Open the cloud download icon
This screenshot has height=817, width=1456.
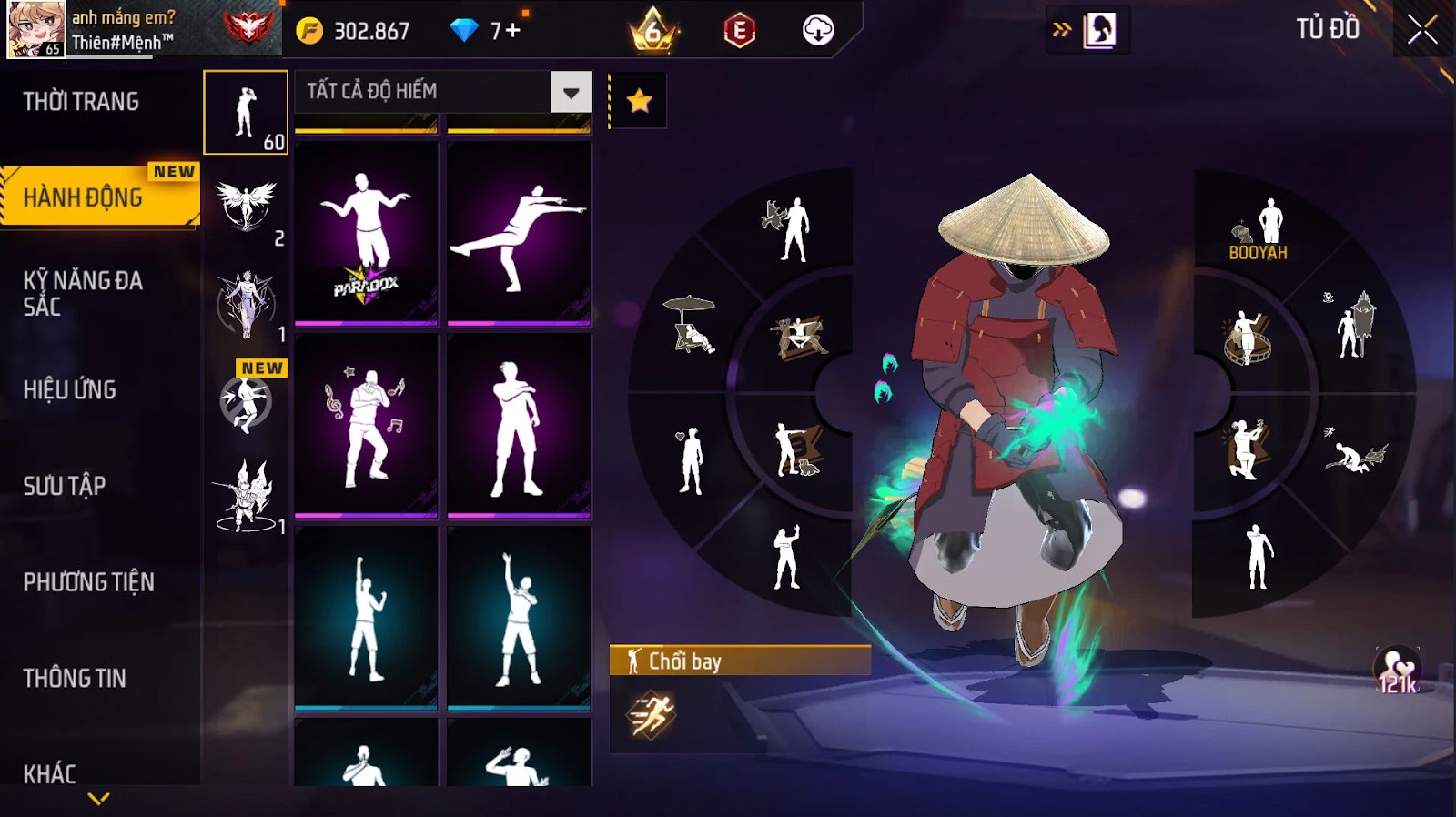point(818,31)
